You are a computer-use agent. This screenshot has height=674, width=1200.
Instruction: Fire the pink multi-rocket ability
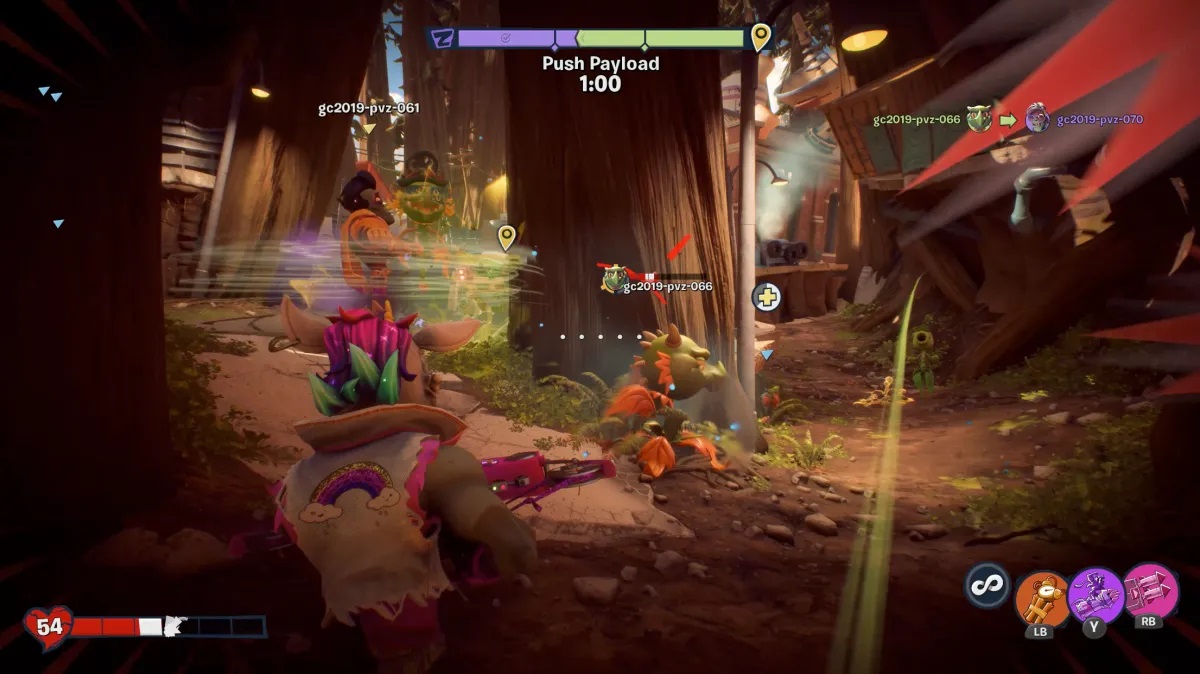click(1151, 591)
